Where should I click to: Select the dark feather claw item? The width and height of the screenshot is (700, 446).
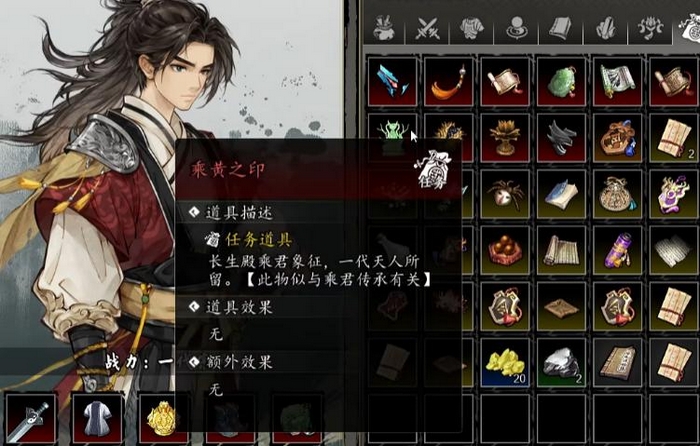(x=562, y=137)
